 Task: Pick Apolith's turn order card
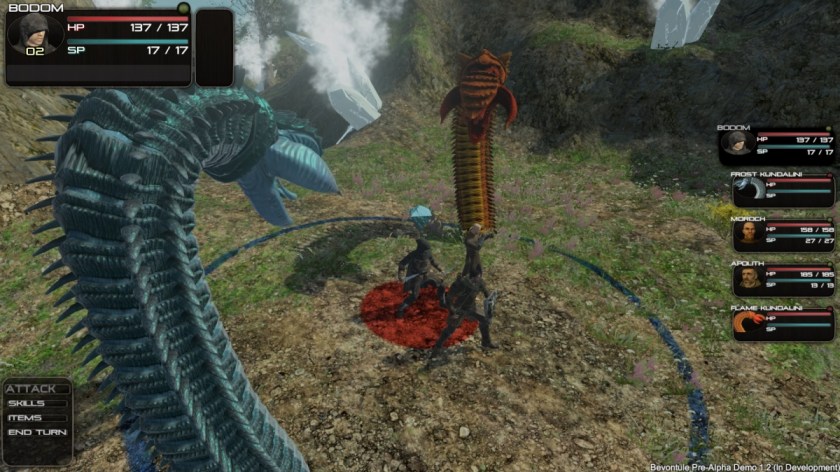782,279
